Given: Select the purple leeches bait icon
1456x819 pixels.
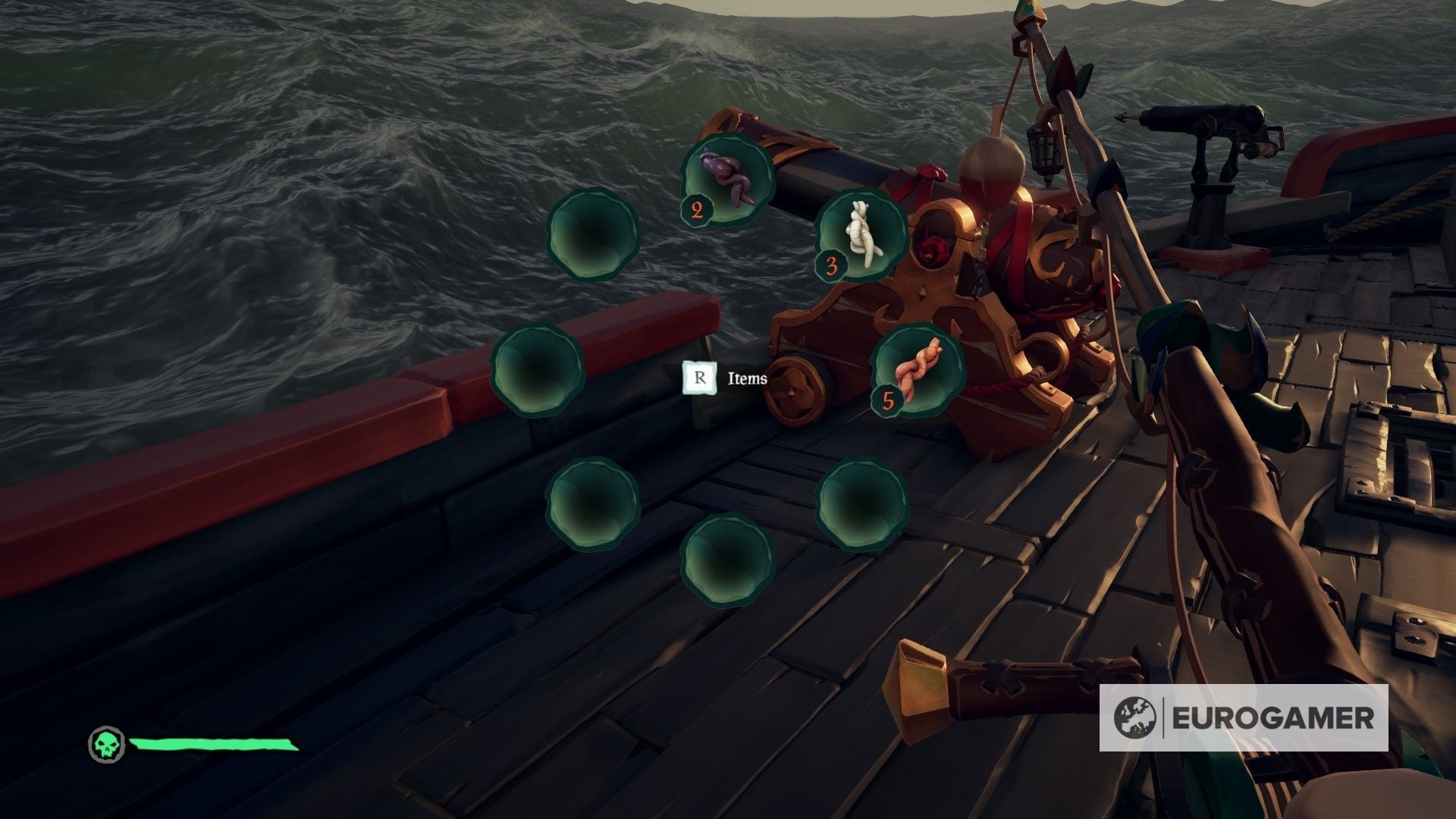Looking at the screenshot, I should click(x=728, y=182).
